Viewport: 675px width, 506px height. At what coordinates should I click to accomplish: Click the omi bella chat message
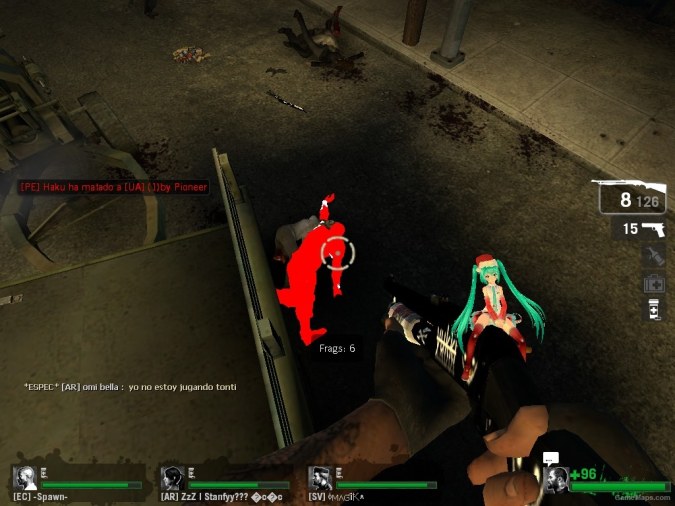pyautogui.click(x=136, y=387)
